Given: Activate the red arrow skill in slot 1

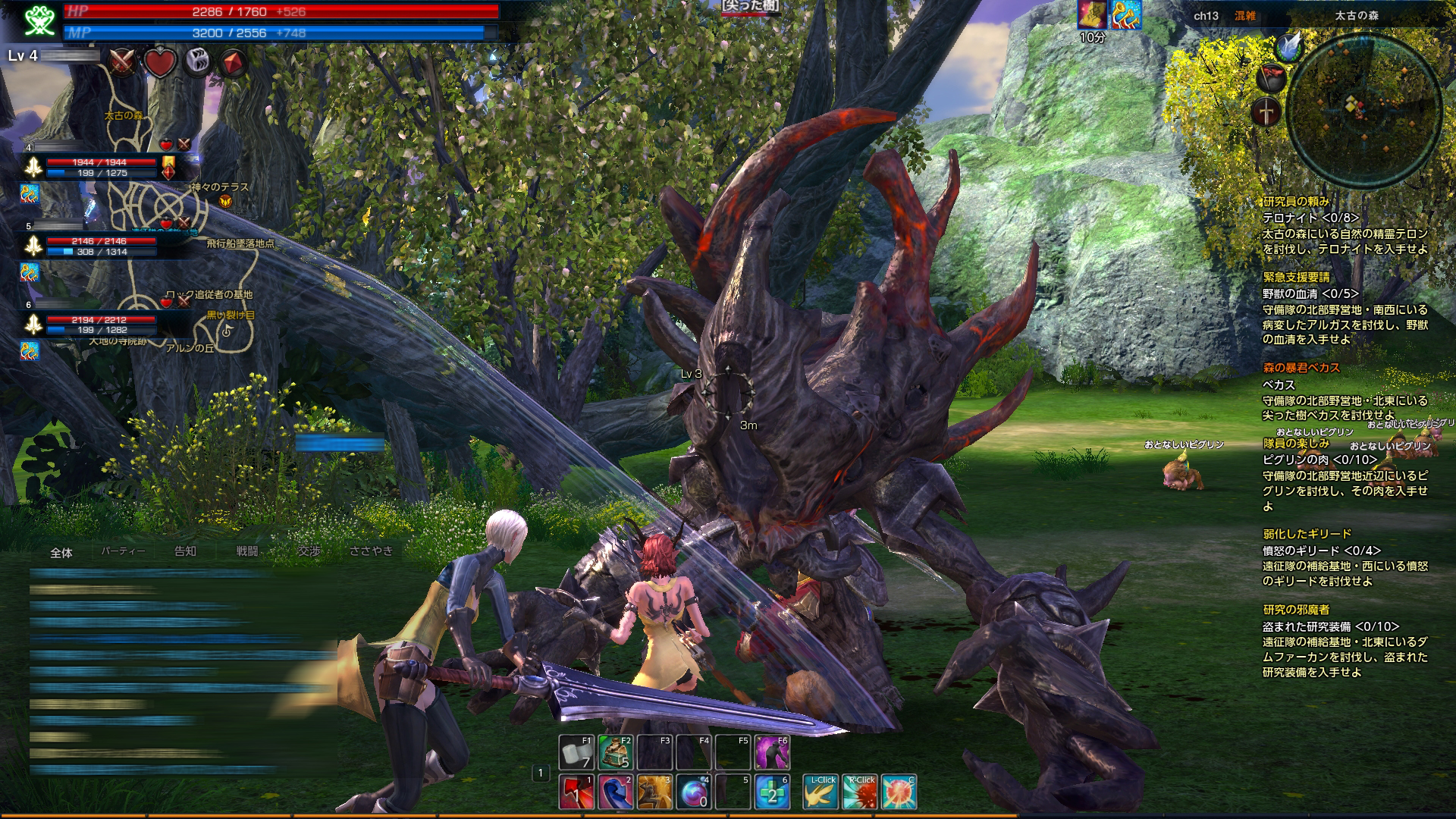Looking at the screenshot, I should pos(576,792).
